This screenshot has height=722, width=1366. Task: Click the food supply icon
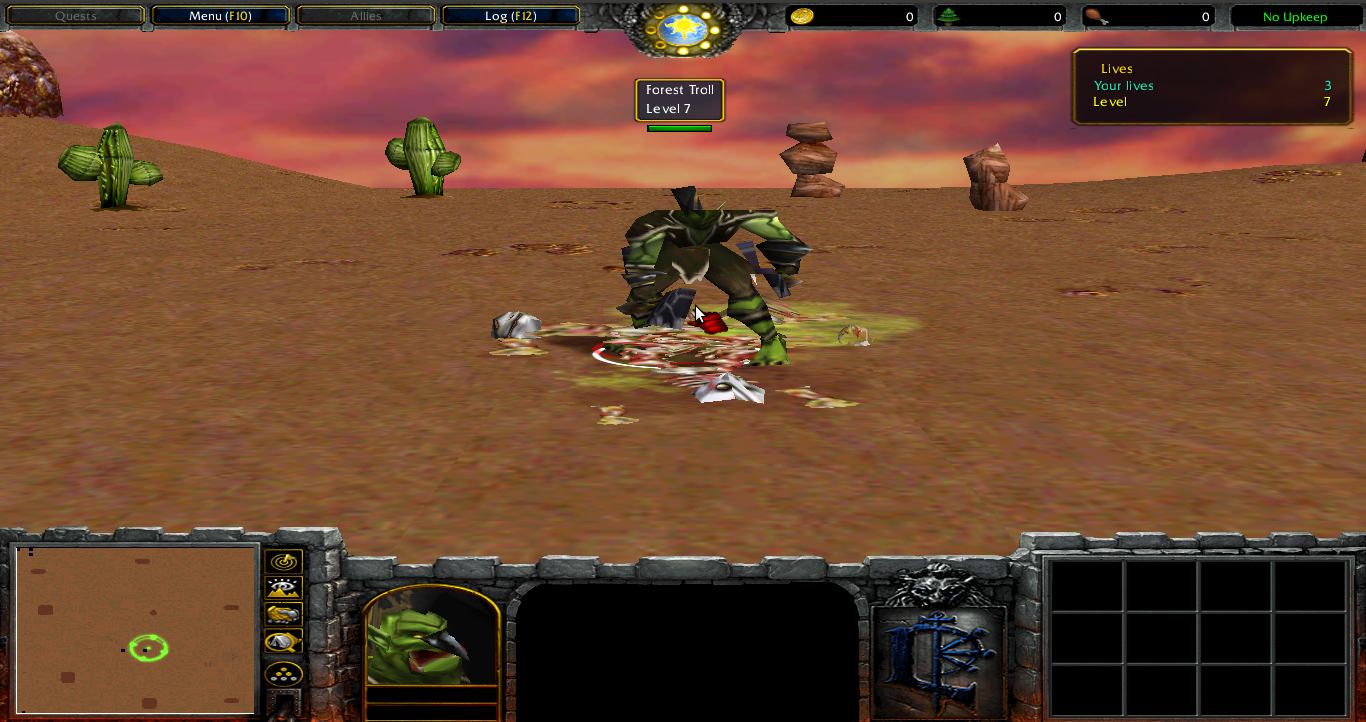coord(1097,16)
